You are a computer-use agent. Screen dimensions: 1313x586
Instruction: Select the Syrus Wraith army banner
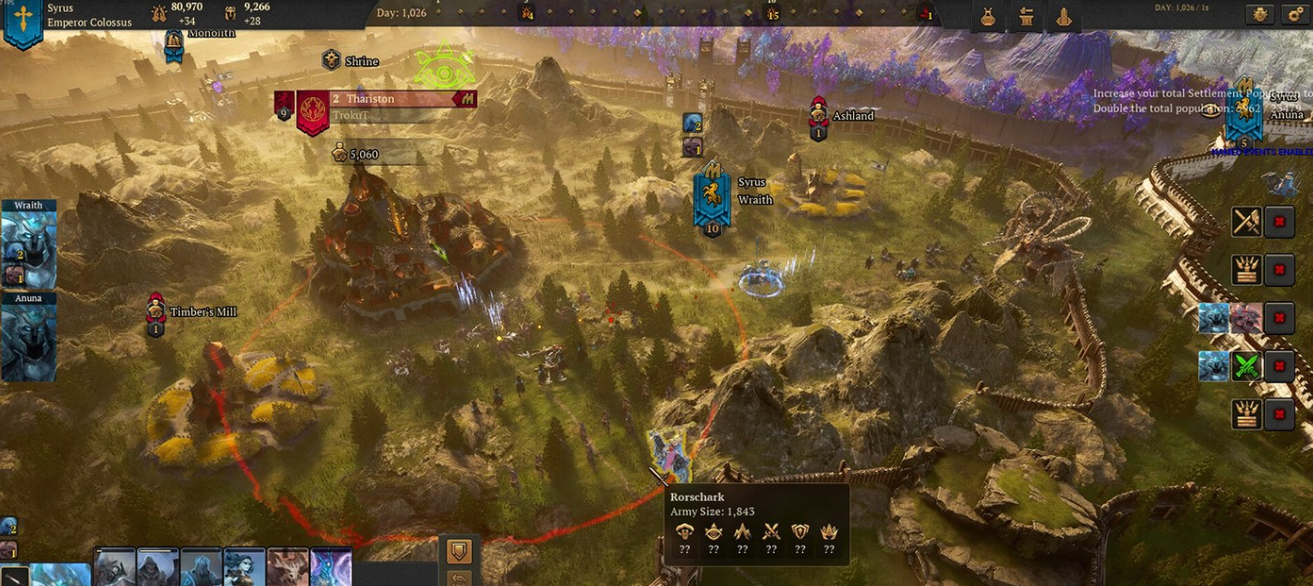pos(712,195)
